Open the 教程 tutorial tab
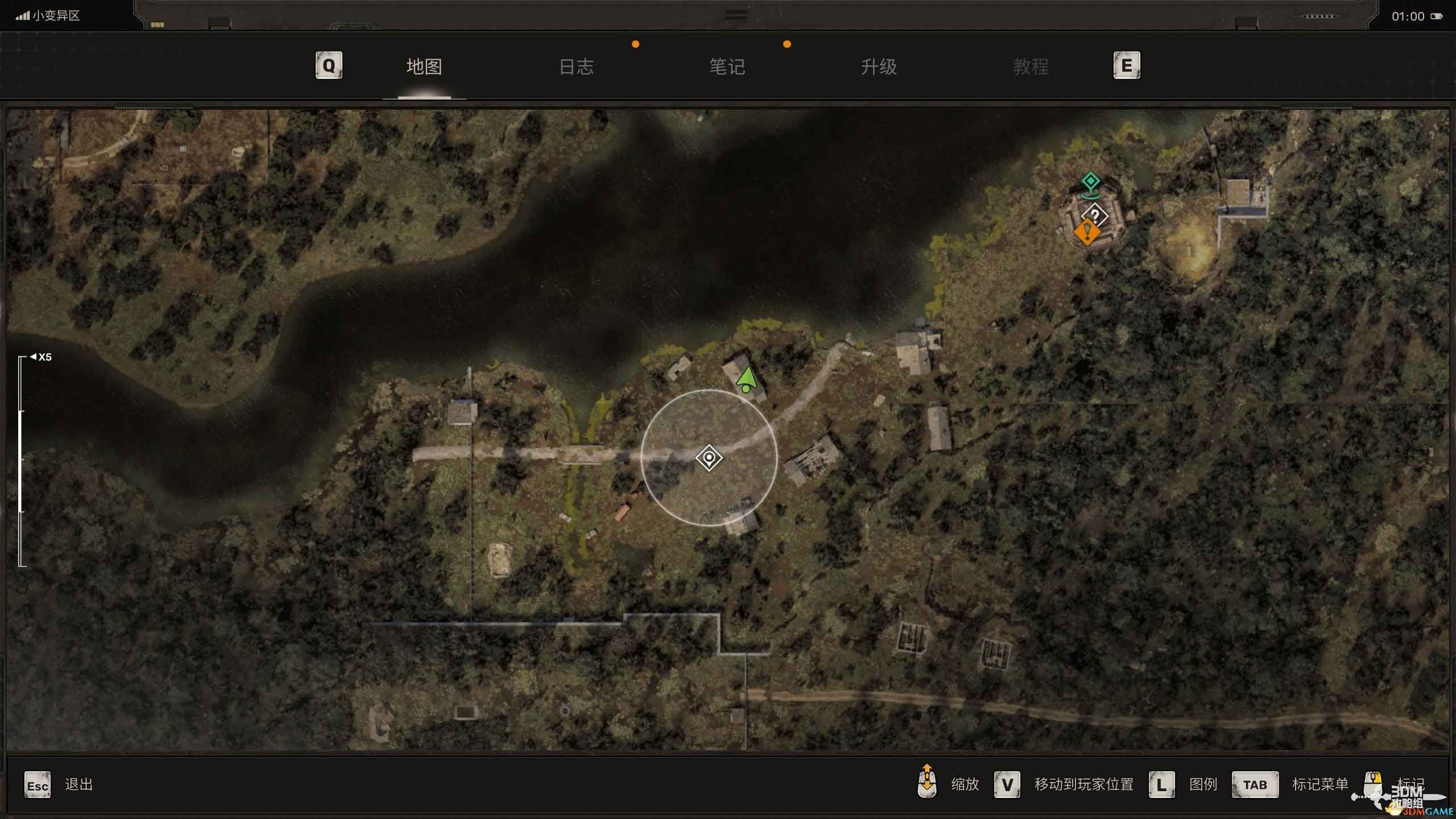The height and width of the screenshot is (819, 1456). point(1031,67)
